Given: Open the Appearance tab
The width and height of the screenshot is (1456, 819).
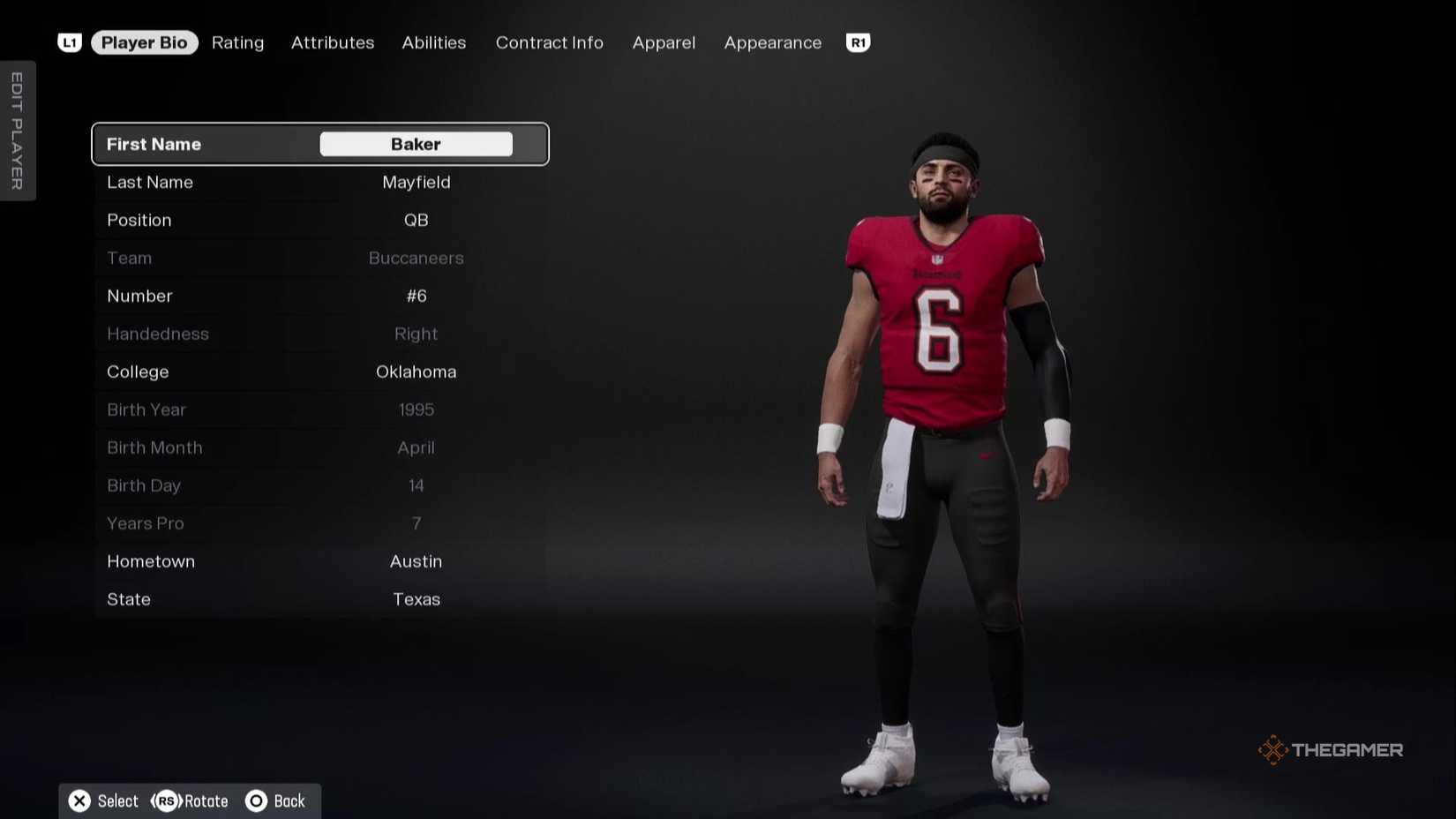Looking at the screenshot, I should [x=771, y=42].
